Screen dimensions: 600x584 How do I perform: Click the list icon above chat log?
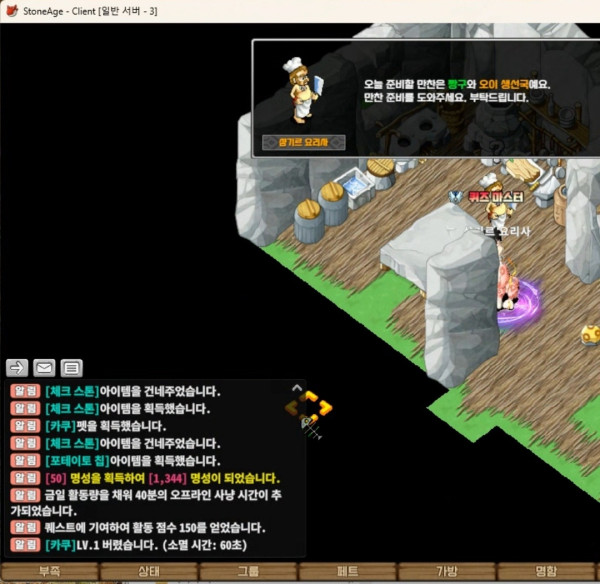pos(72,366)
